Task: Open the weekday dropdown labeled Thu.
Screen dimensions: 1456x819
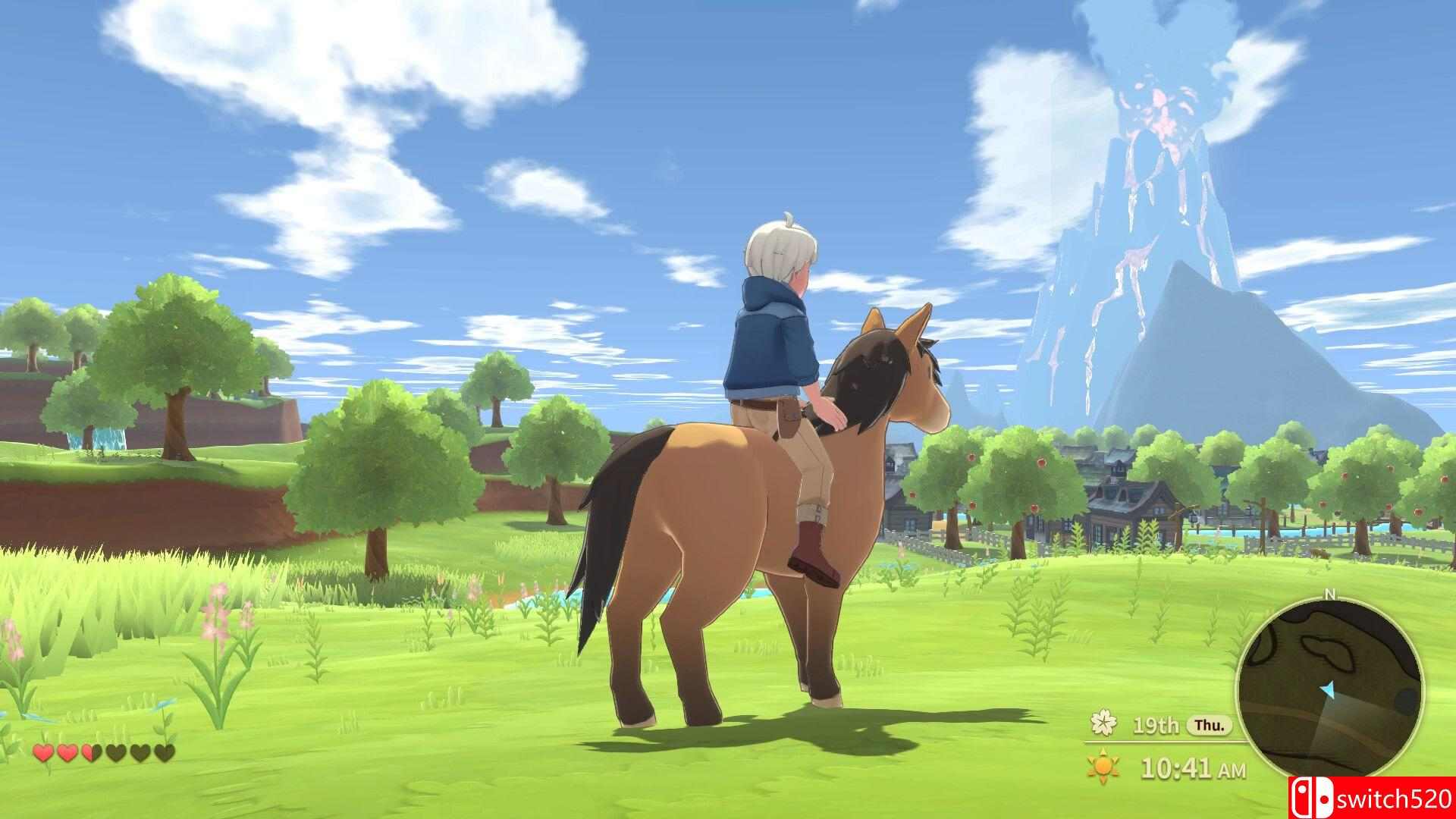Action: tap(1209, 726)
